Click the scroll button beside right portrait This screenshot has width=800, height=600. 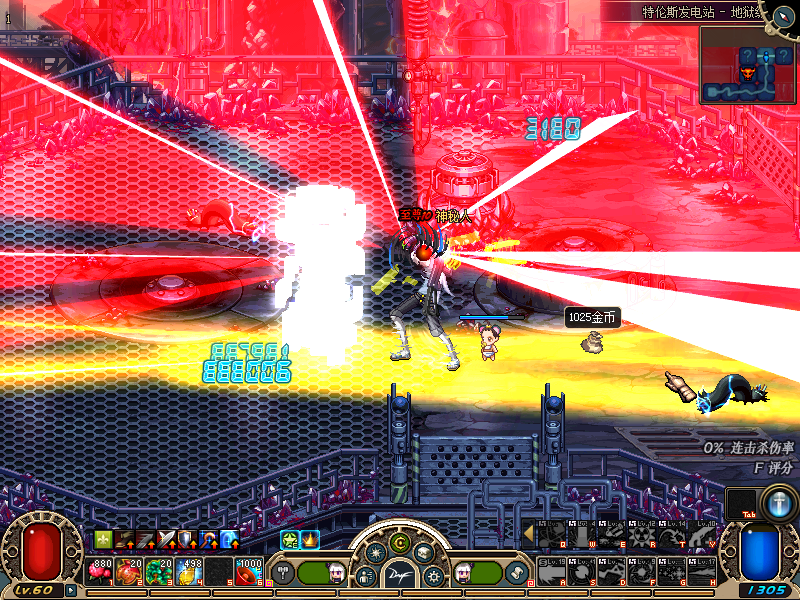click(517, 573)
